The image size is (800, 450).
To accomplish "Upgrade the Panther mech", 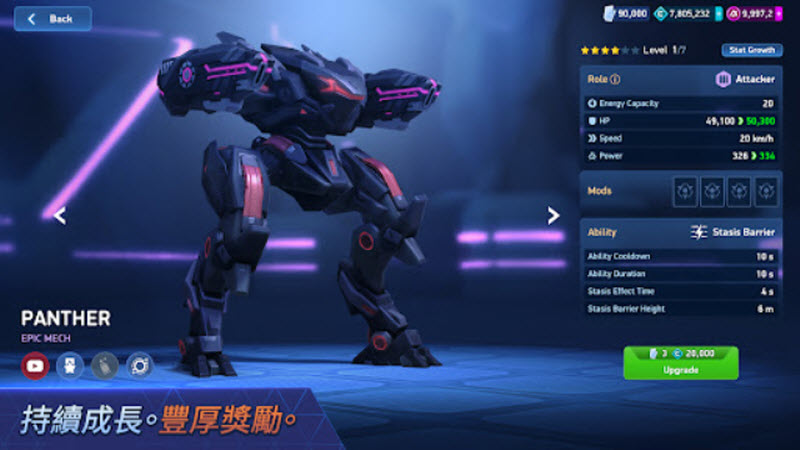I will (680, 362).
